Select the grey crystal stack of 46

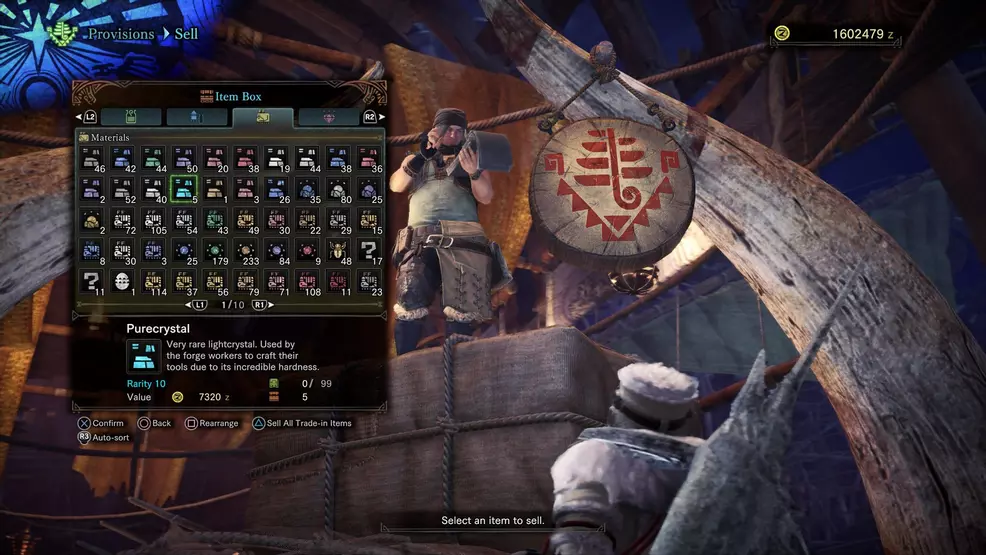[92, 158]
